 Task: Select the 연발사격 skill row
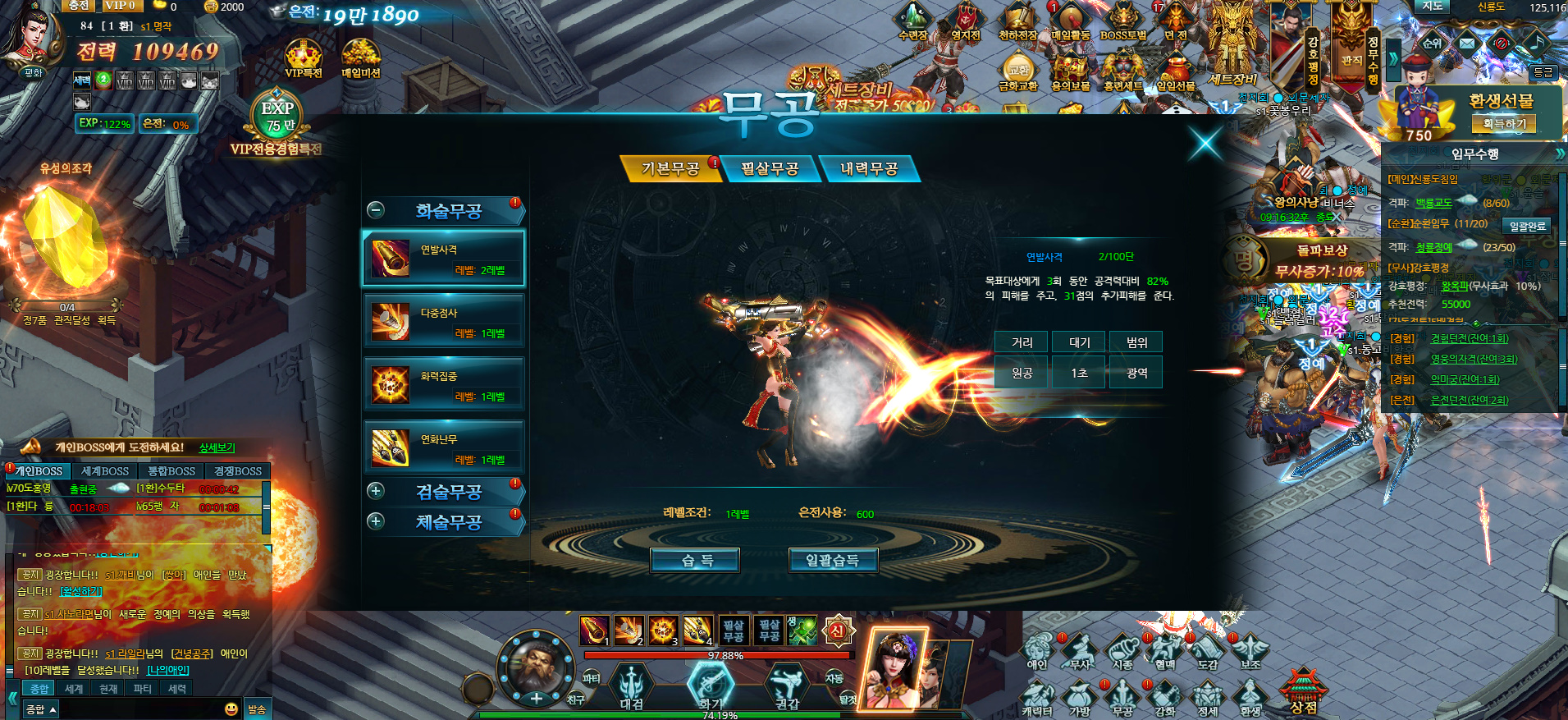(x=443, y=259)
